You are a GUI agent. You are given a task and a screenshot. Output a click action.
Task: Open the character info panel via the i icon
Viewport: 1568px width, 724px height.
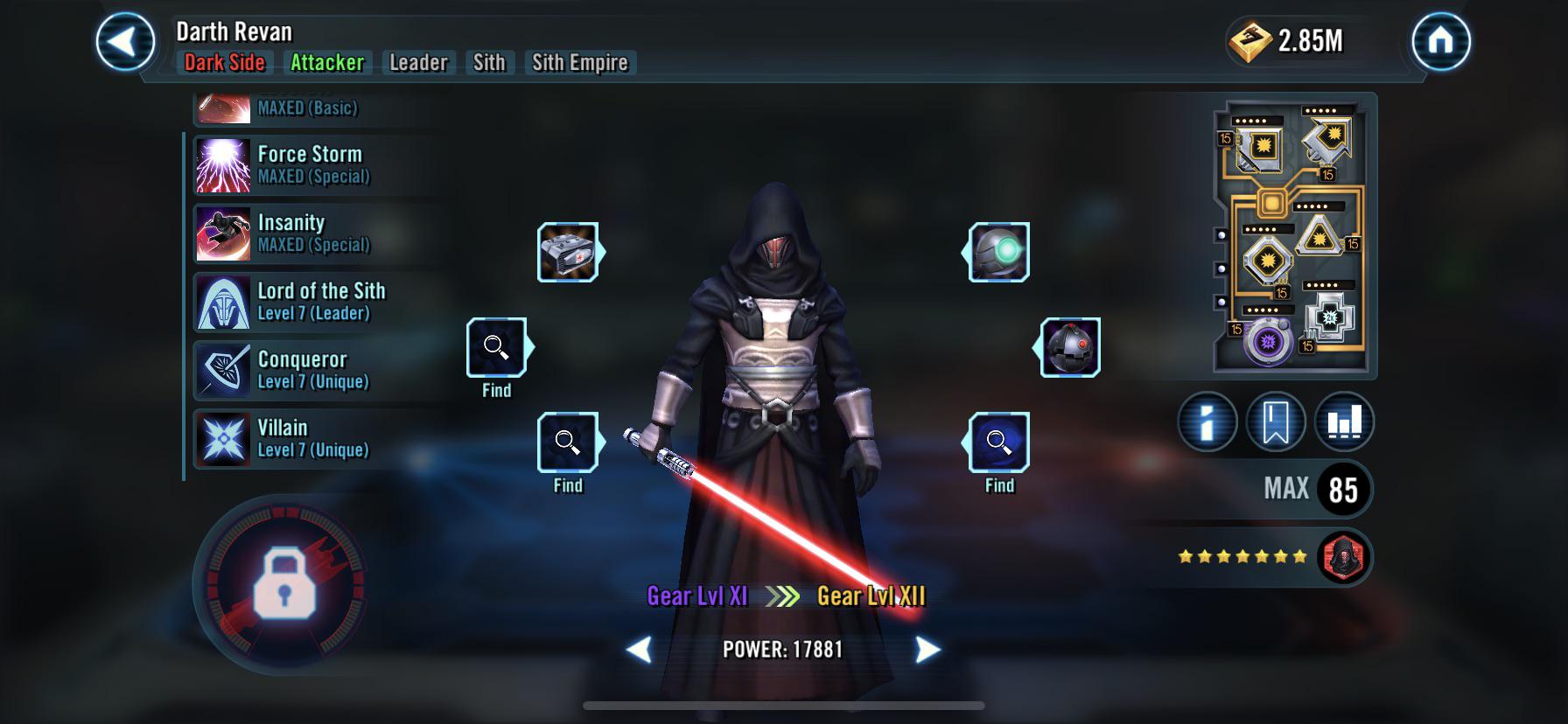tap(1207, 421)
